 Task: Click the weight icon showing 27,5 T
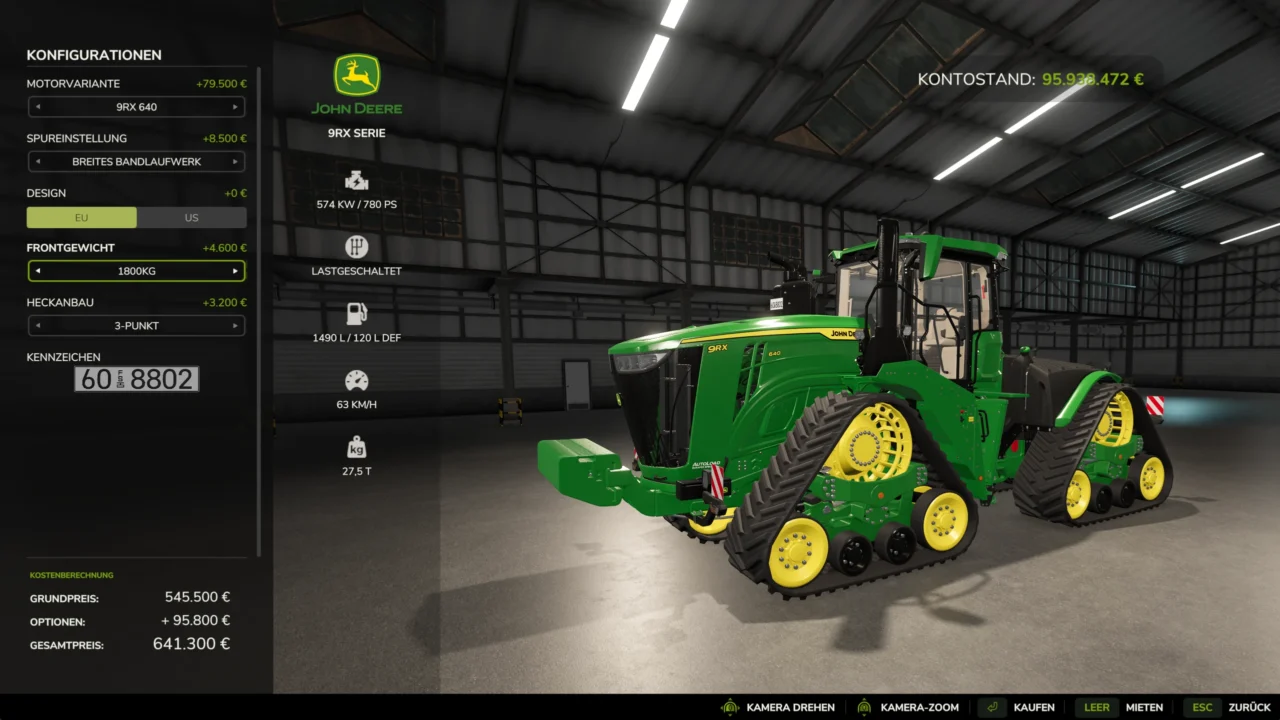356,447
